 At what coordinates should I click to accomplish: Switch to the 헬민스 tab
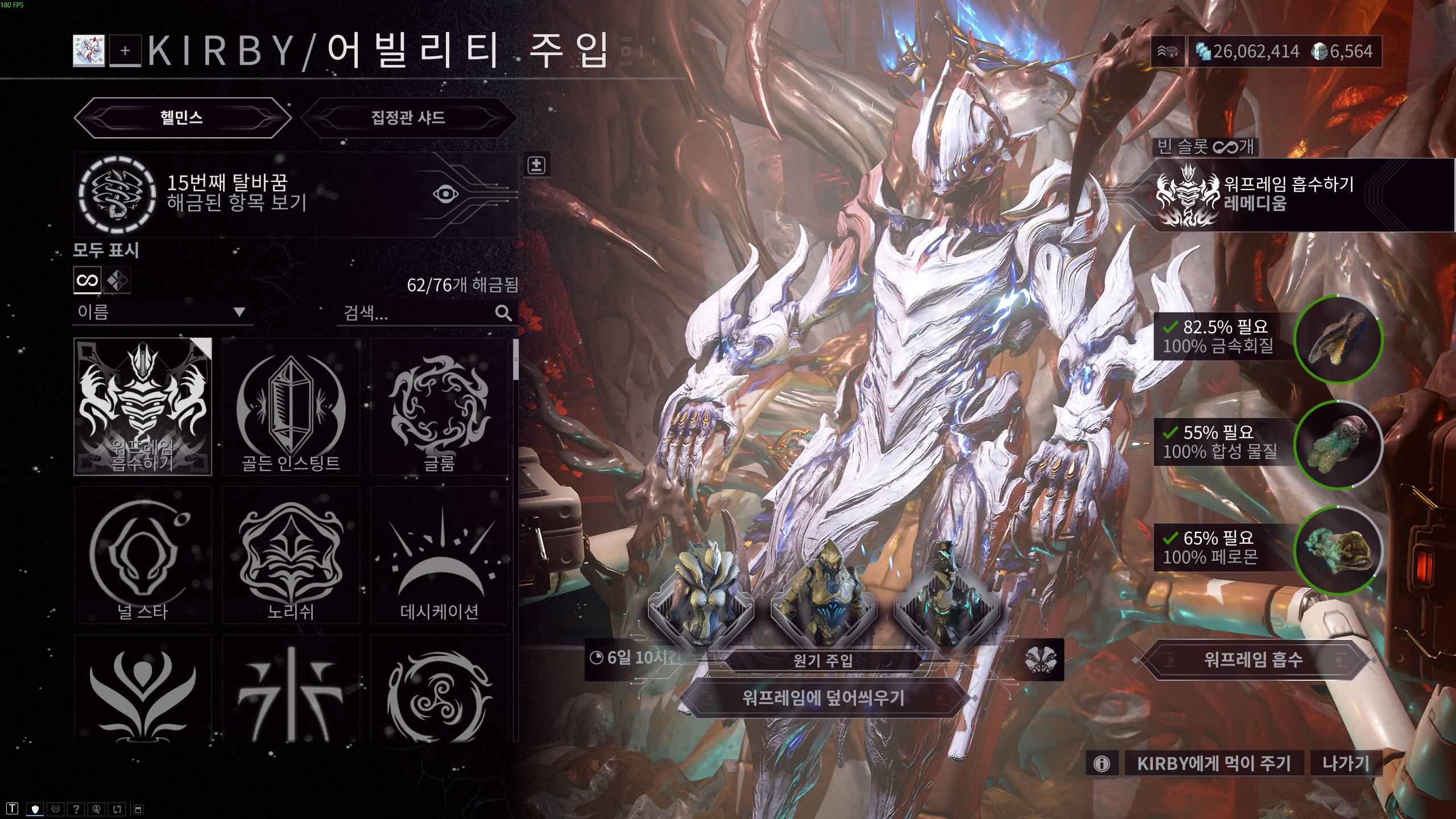point(182,117)
